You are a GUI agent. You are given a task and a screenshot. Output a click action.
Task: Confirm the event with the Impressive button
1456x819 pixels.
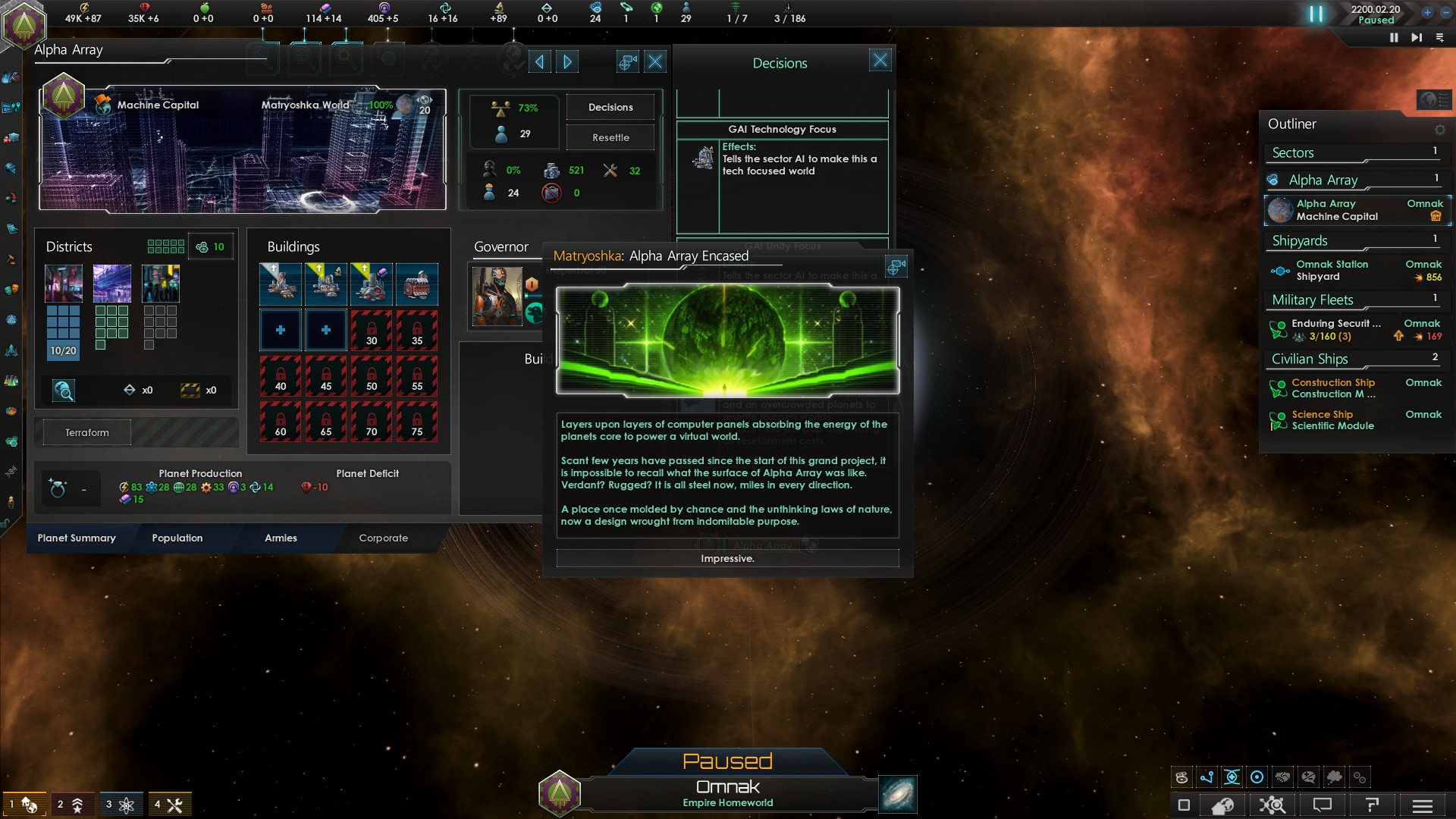(727, 559)
